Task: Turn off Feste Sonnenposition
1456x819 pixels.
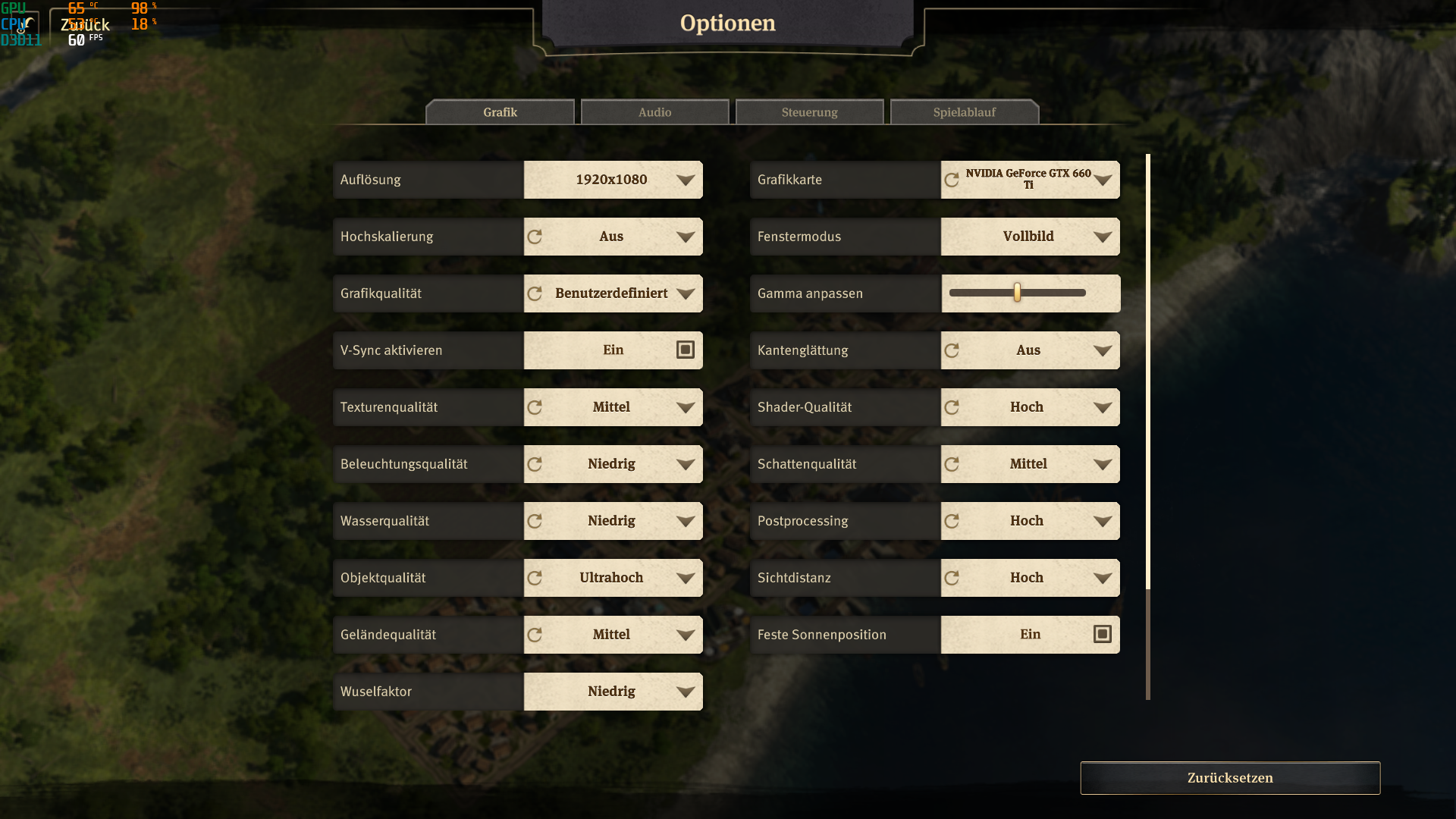Action: click(1101, 634)
